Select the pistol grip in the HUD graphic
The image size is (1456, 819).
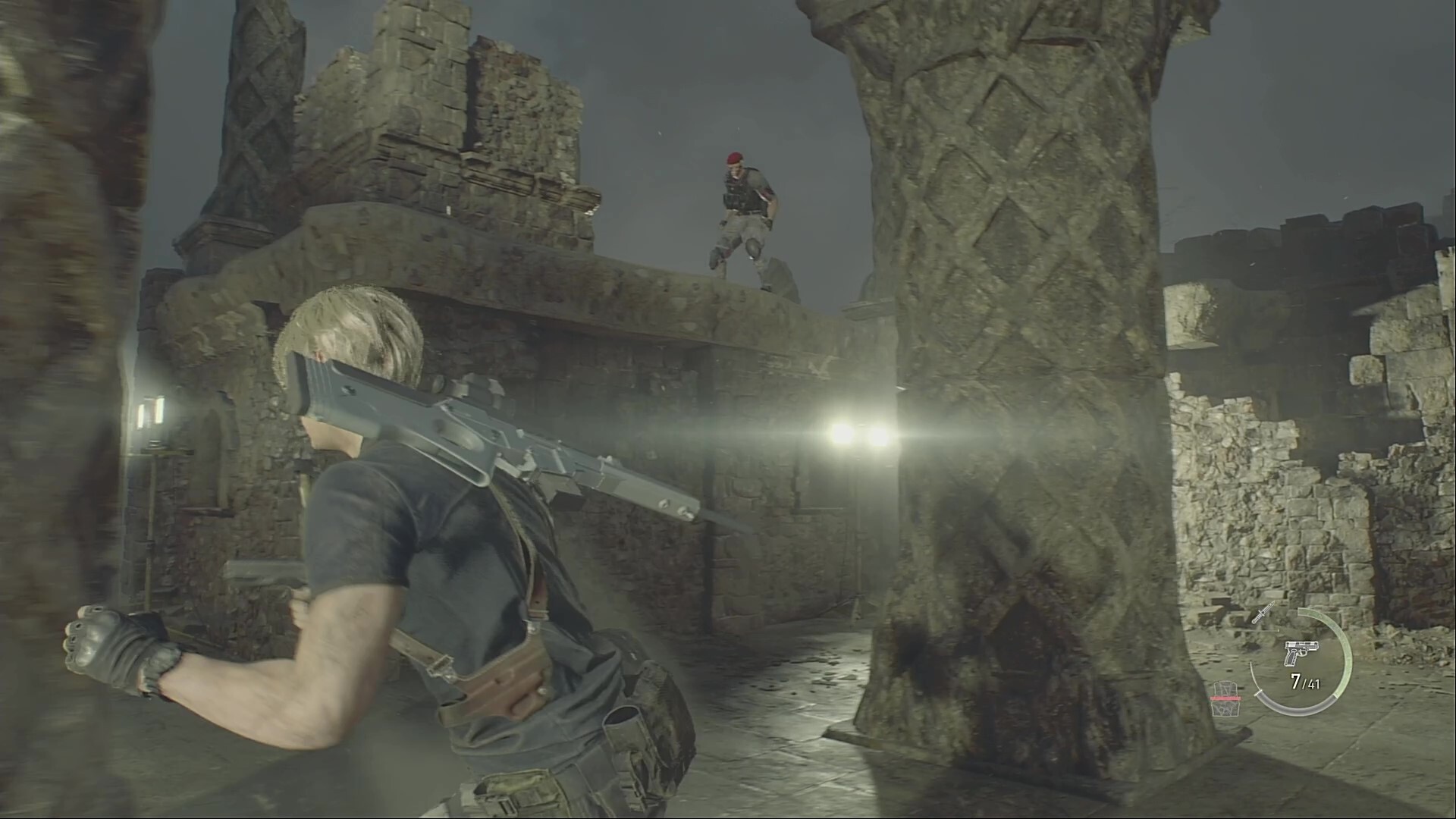pos(1291,658)
